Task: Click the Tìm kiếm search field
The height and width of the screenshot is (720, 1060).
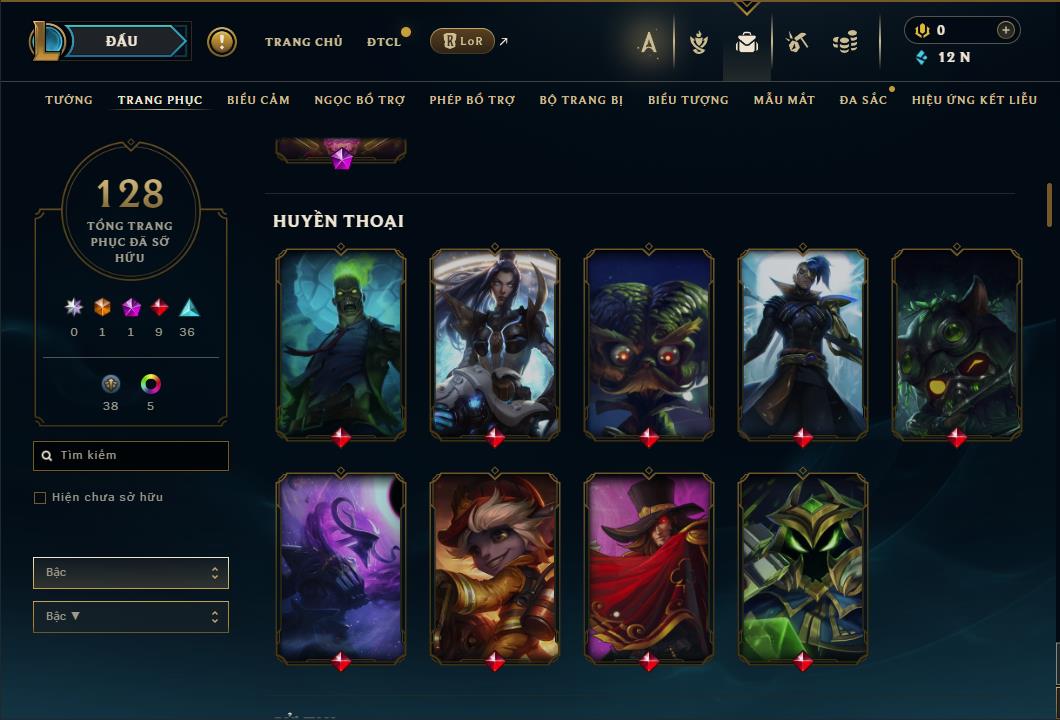Action: click(x=140, y=456)
